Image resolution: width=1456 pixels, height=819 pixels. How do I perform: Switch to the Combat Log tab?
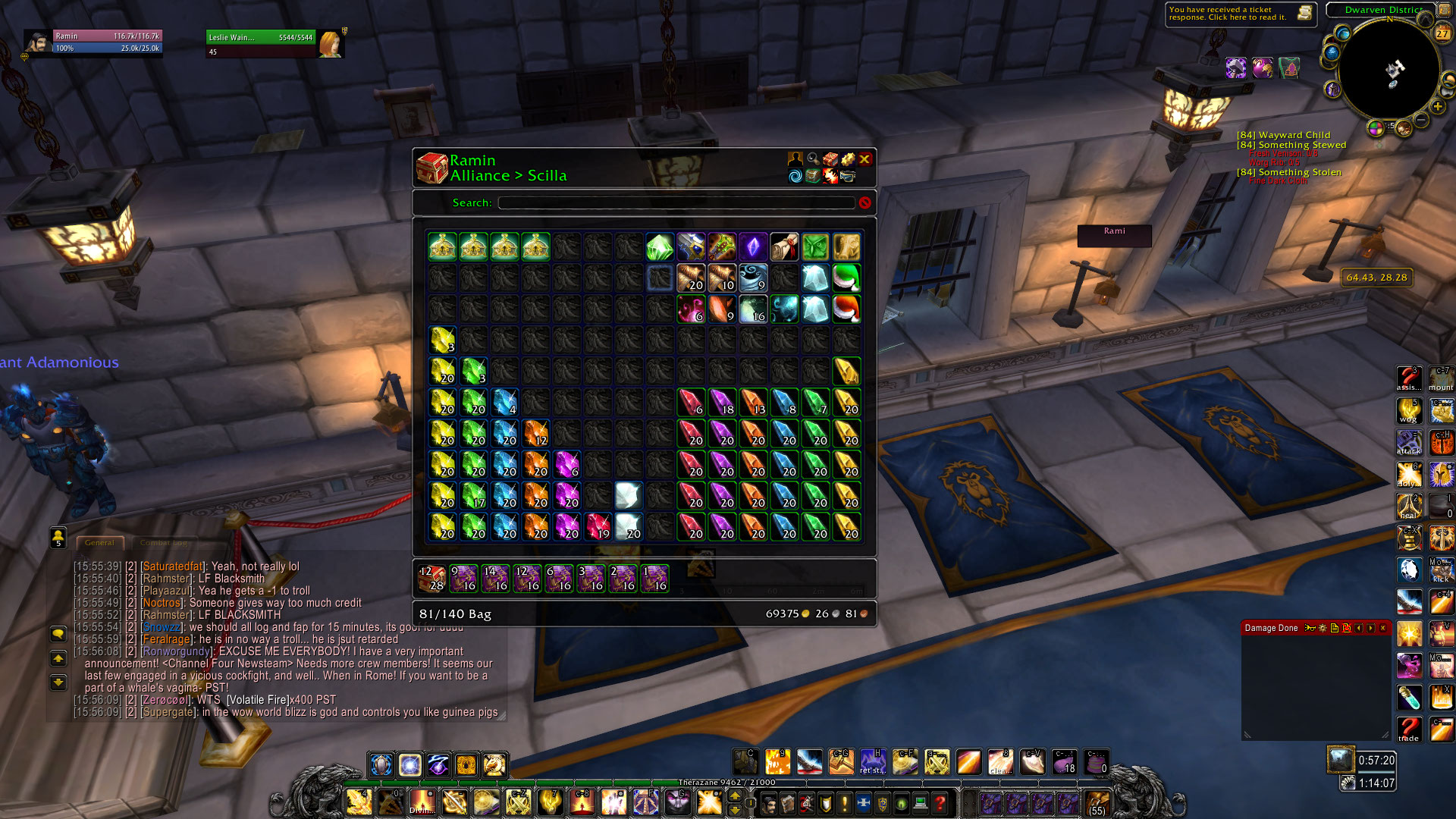pos(163,543)
